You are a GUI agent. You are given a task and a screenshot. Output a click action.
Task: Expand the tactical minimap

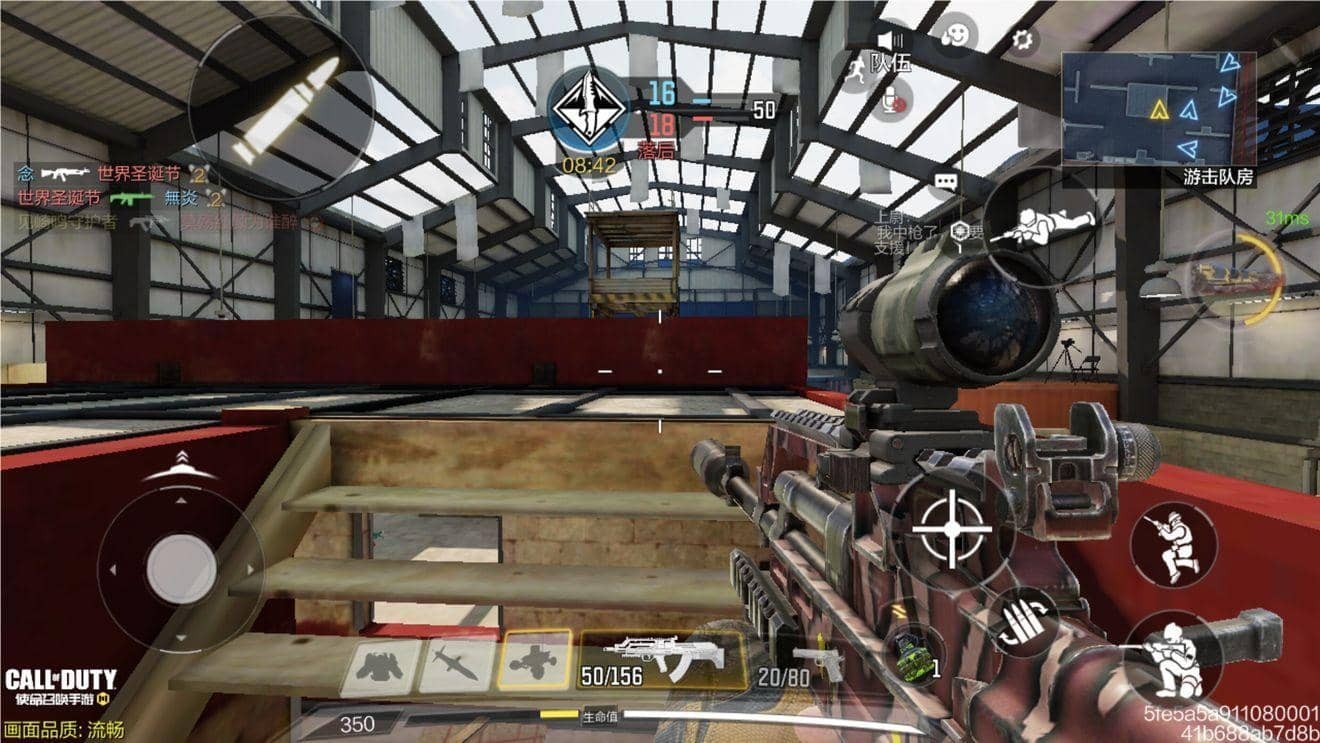point(1158,108)
